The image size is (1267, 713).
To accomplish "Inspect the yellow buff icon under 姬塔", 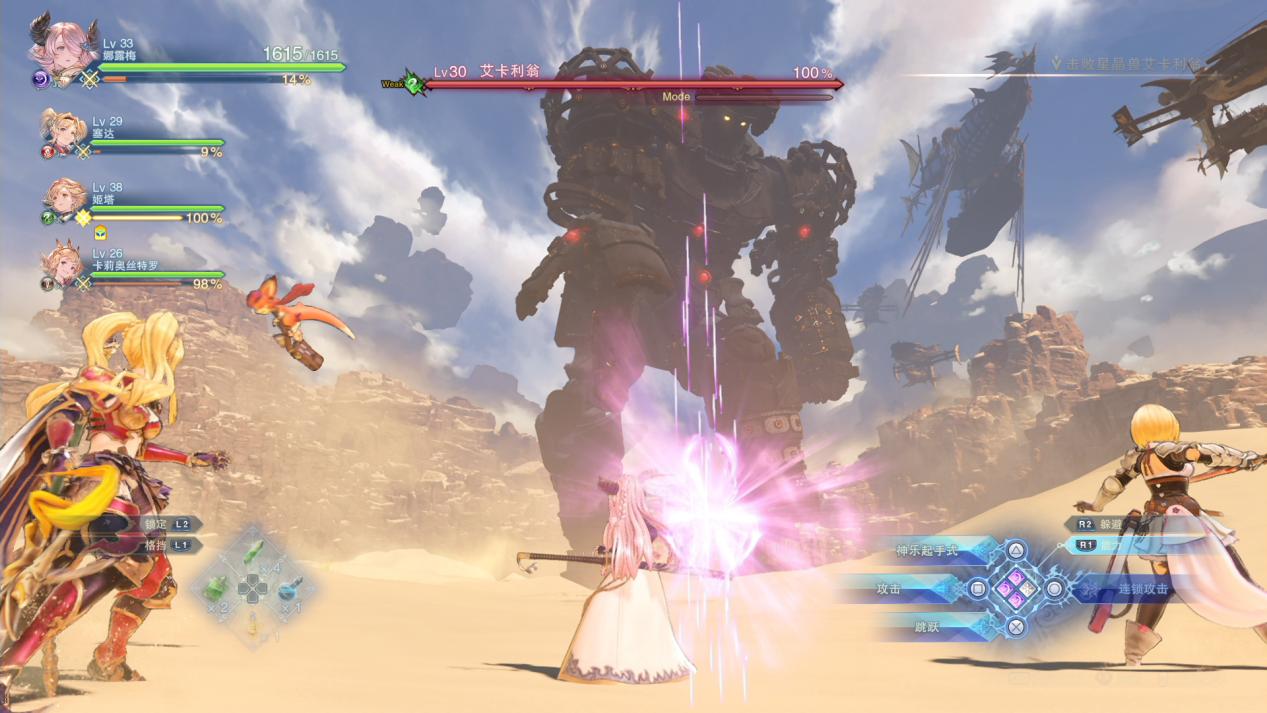I will 100,233.
